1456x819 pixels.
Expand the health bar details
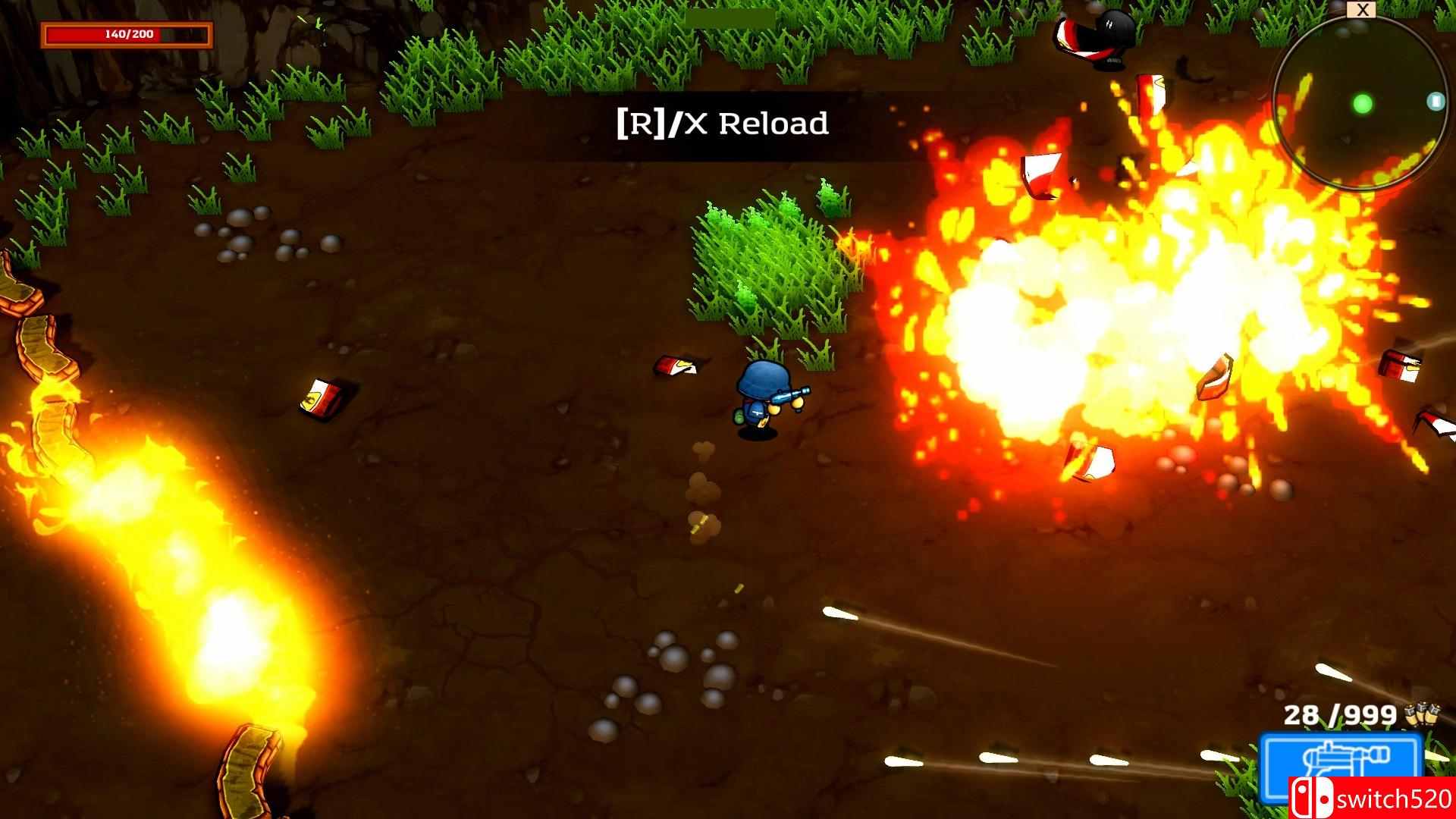point(127,33)
